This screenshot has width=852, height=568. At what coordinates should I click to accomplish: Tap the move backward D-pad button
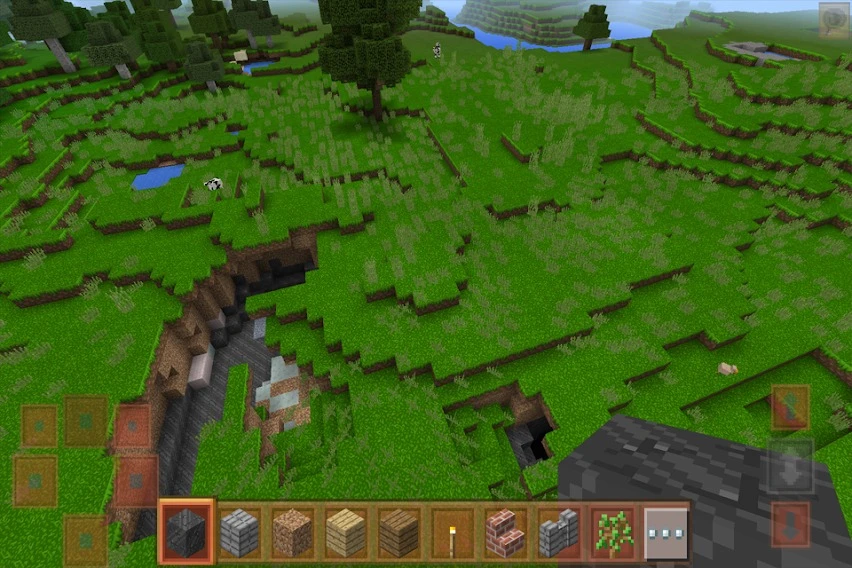(86, 538)
